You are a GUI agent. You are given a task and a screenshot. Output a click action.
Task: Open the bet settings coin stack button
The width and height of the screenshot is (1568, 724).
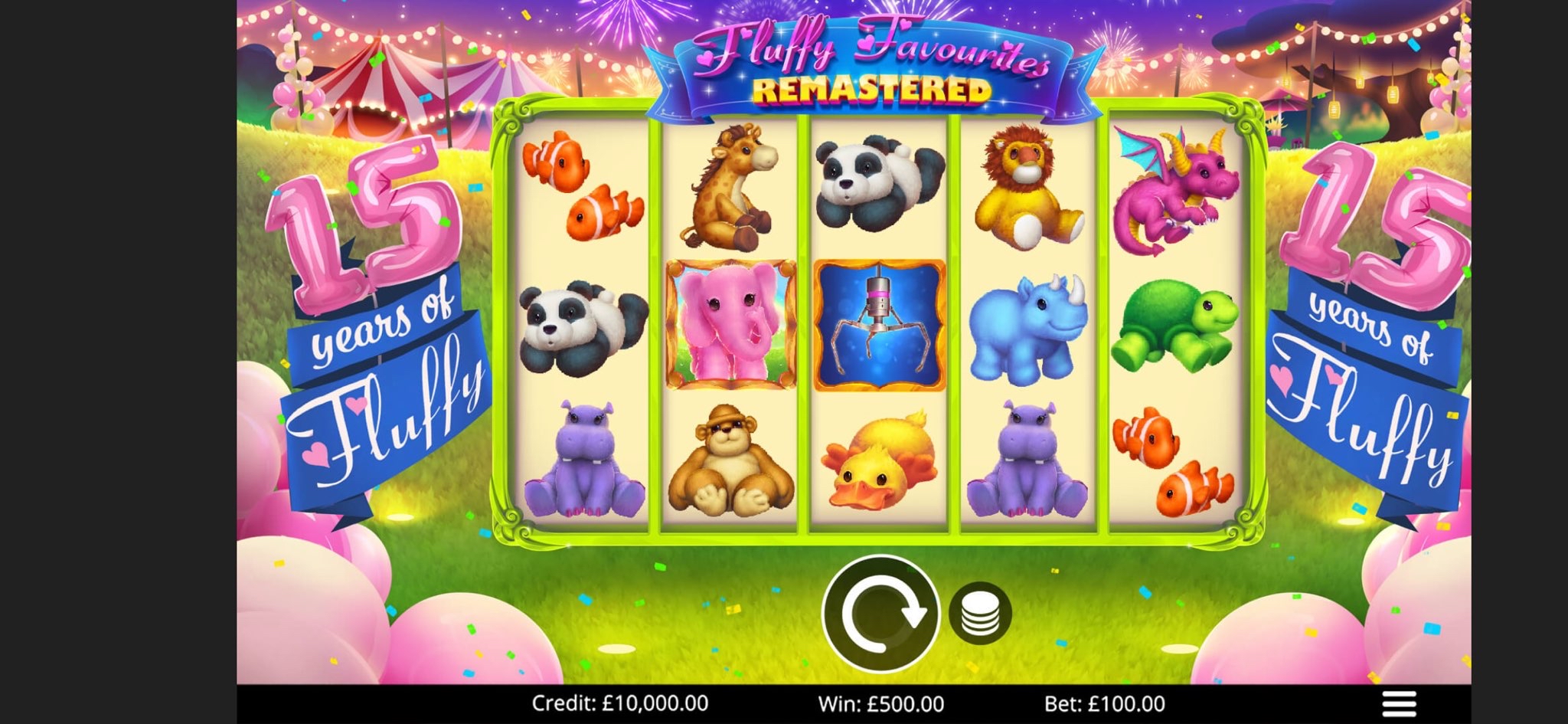(x=980, y=613)
